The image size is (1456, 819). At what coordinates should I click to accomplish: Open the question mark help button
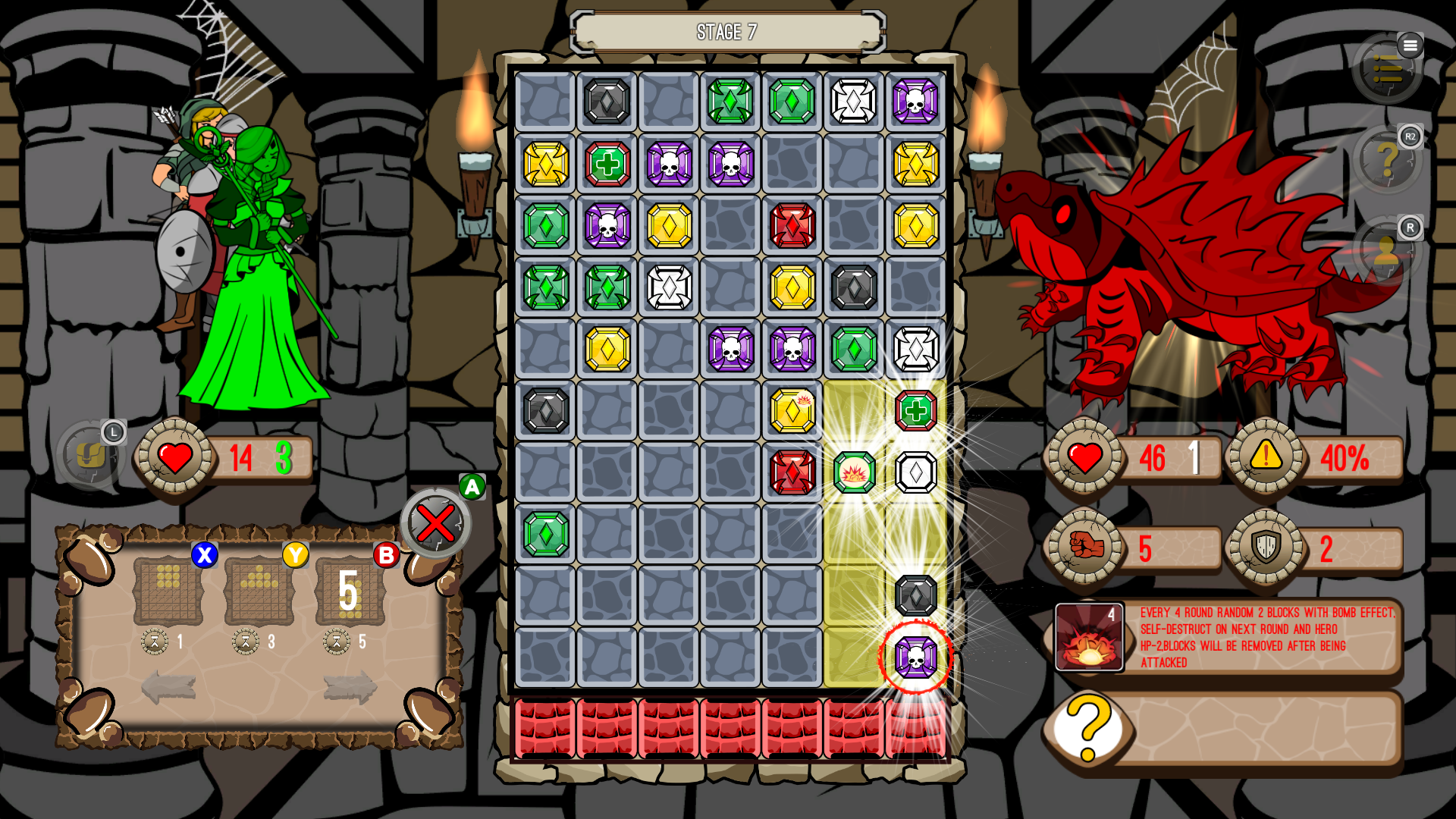(x=1388, y=160)
